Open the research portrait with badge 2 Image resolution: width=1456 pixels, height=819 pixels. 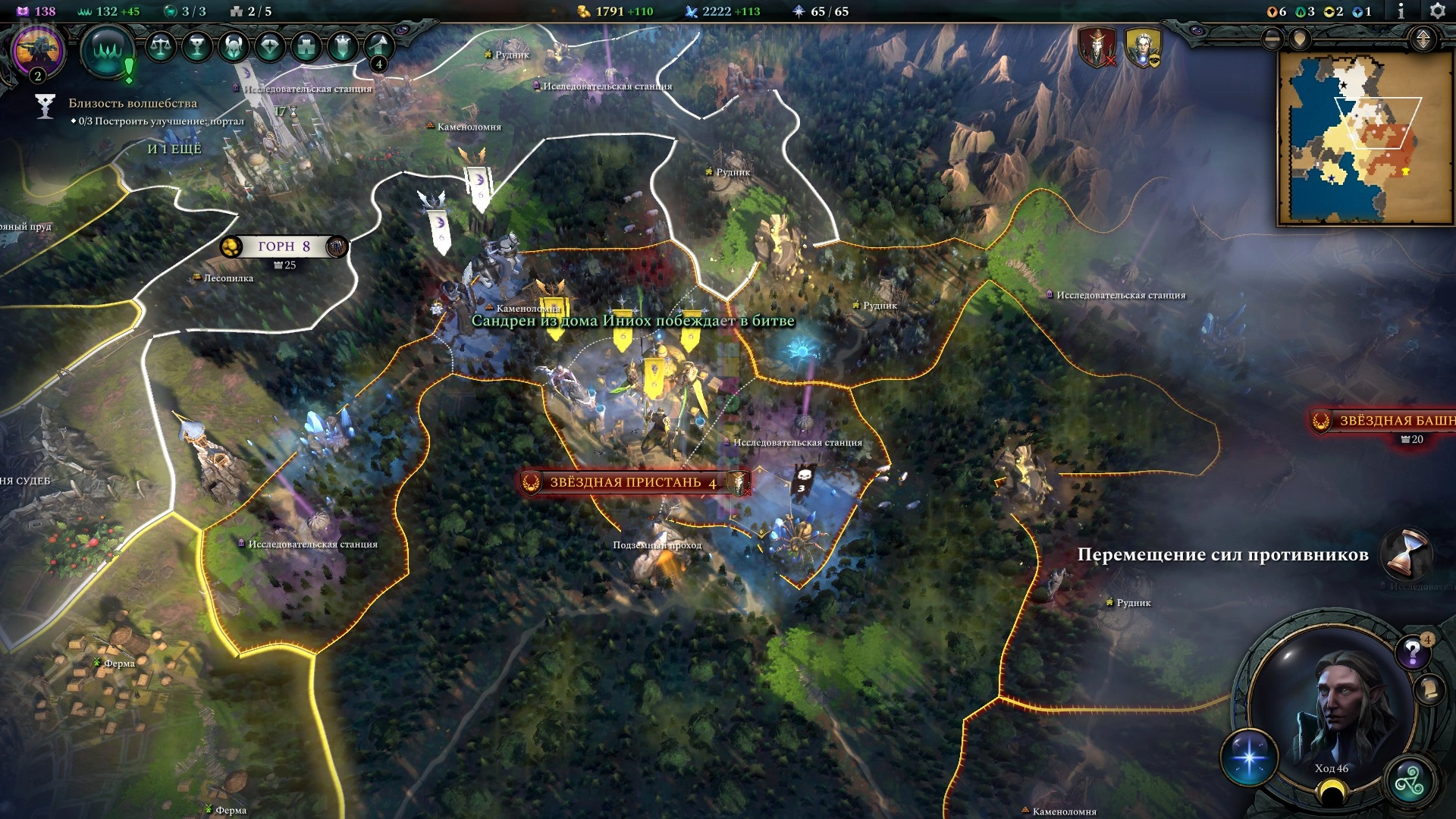point(37,50)
